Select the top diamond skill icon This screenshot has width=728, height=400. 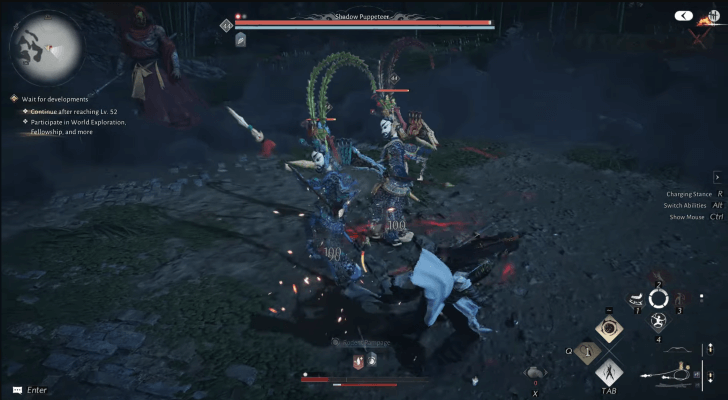point(608,330)
